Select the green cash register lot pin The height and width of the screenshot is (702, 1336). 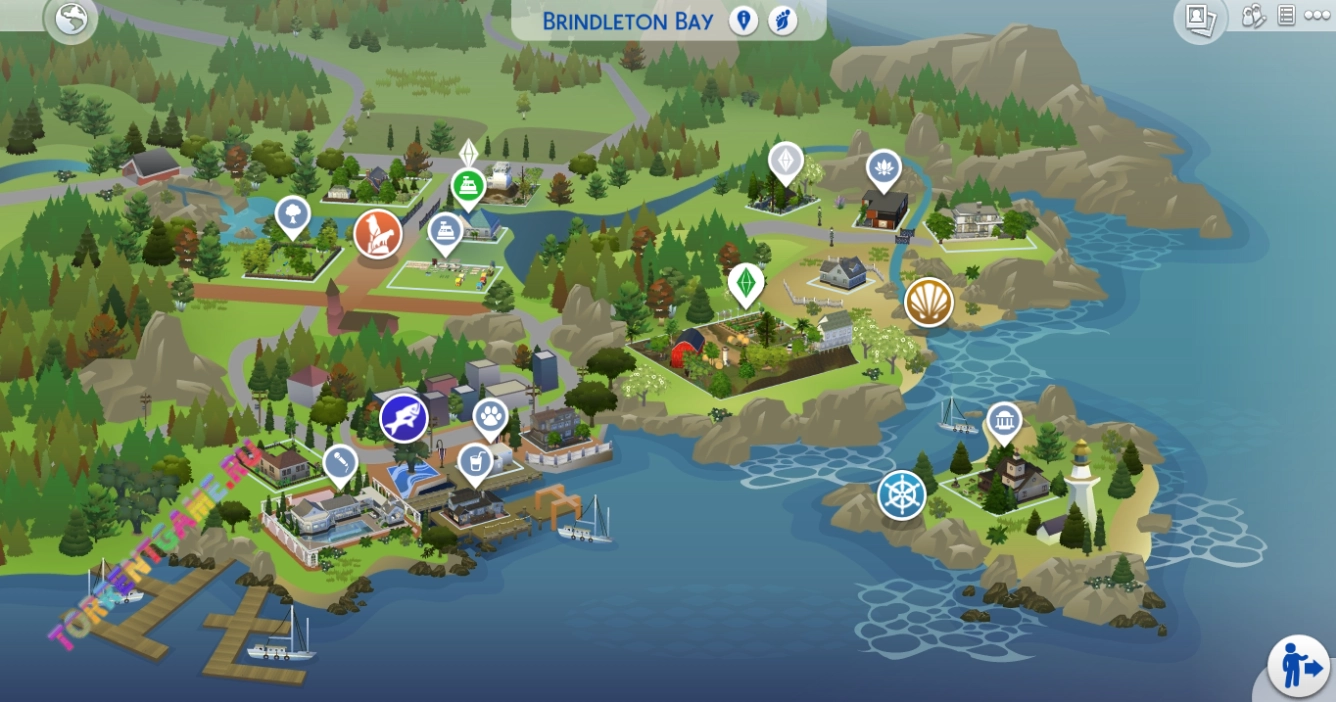[468, 185]
